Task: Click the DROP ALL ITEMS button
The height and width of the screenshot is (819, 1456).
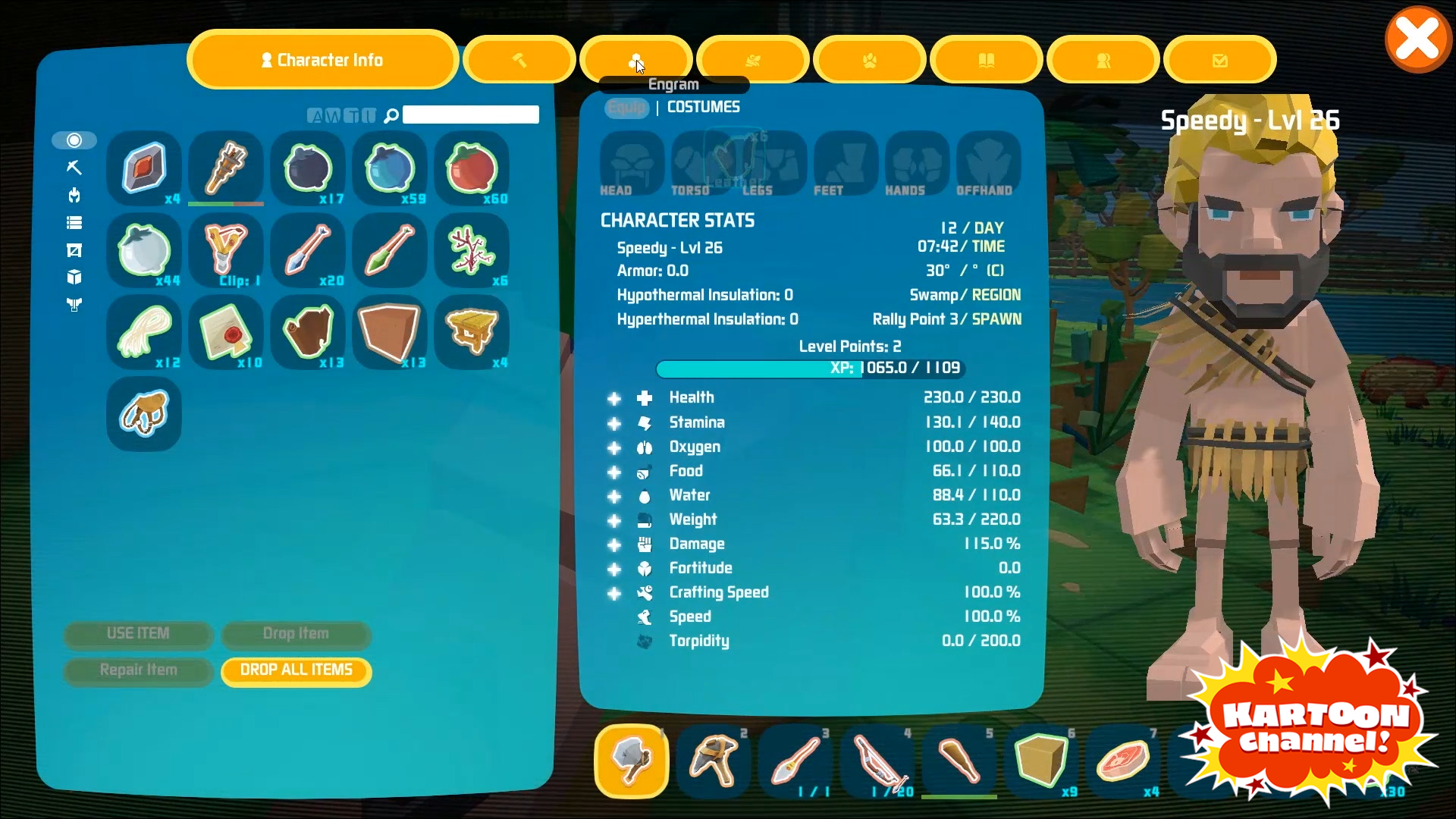Action: point(297,670)
